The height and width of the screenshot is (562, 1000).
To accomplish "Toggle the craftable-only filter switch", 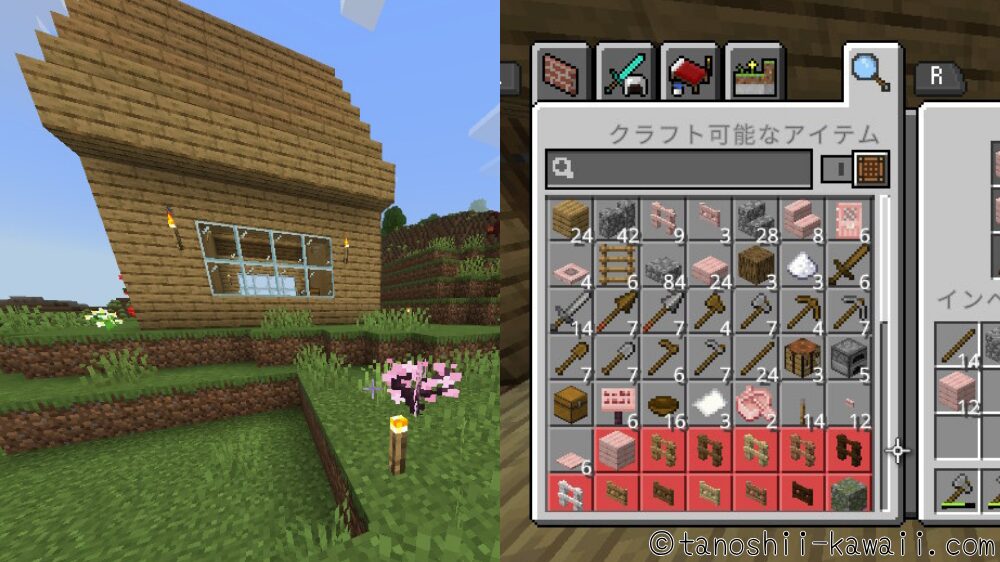I will tap(855, 169).
